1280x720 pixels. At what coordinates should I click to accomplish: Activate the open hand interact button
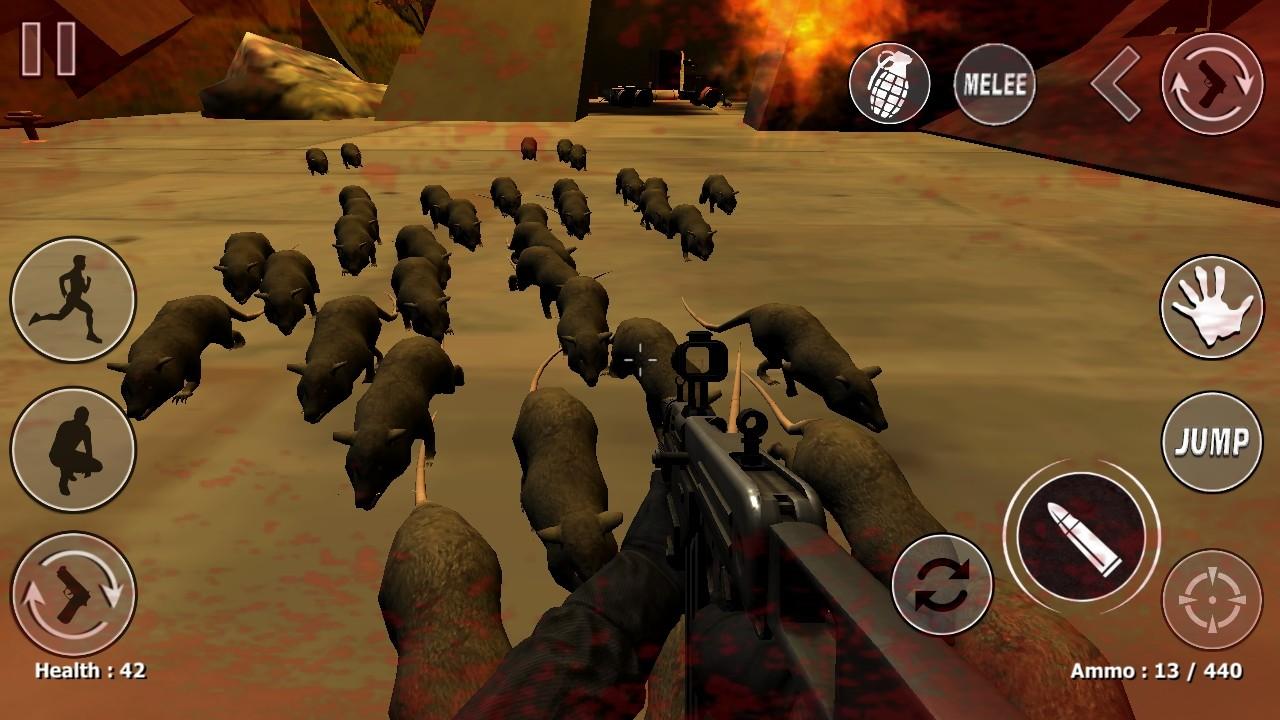coord(1212,307)
